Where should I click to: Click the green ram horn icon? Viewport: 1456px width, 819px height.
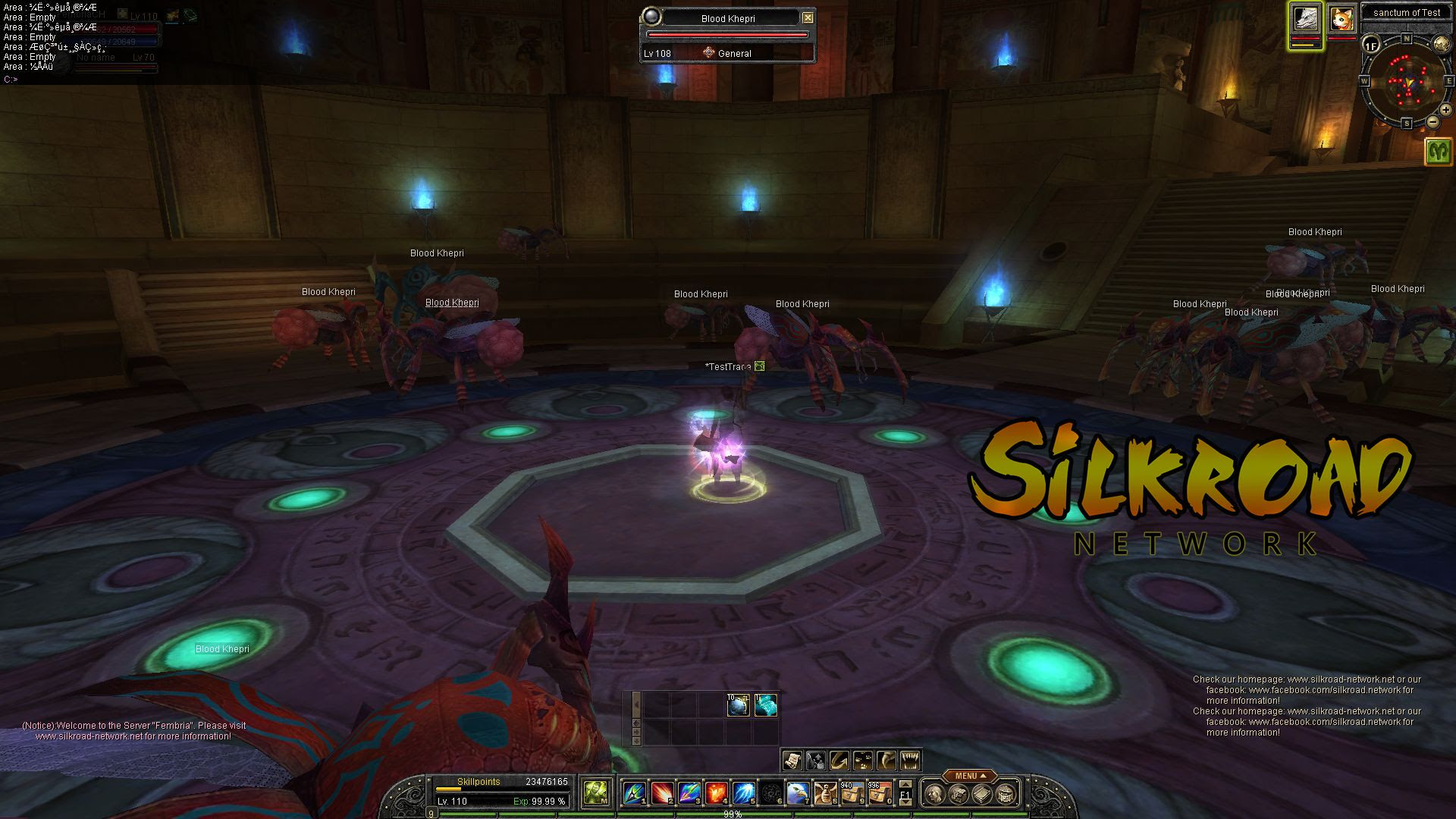[x=1438, y=151]
